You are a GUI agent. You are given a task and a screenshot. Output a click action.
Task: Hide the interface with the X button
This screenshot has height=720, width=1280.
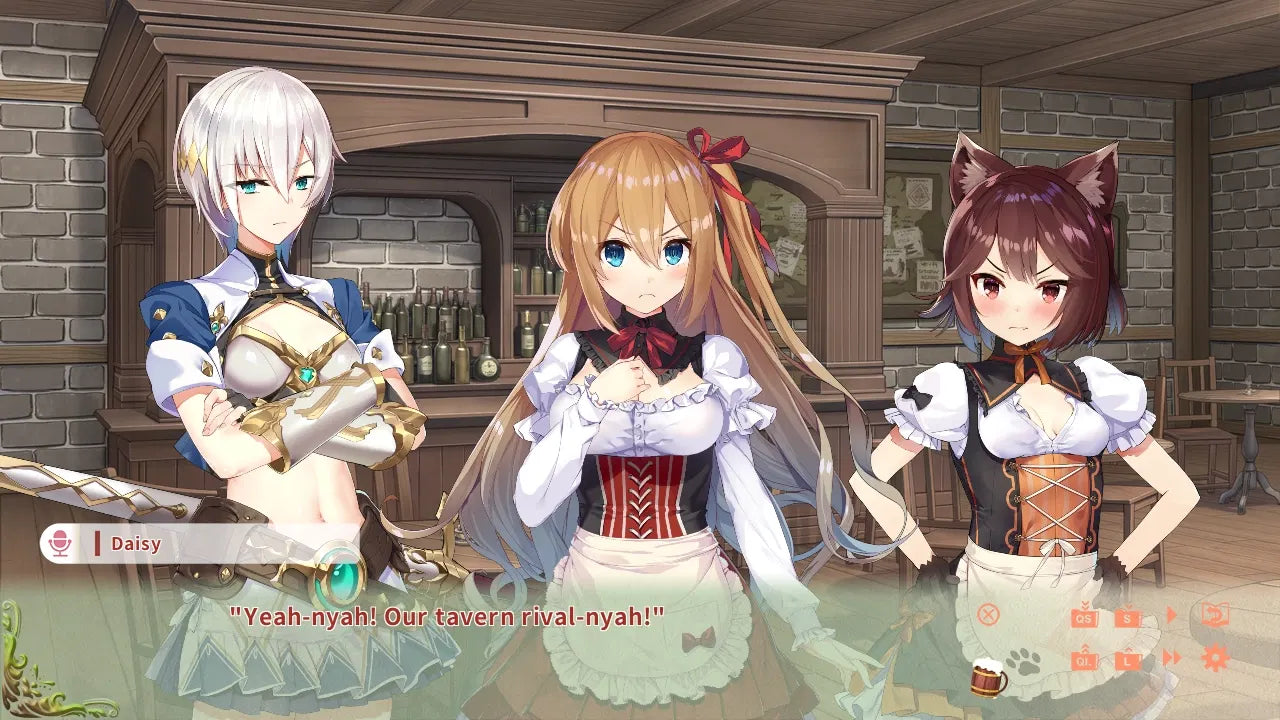pyautogui.click(x=989, y=615)
